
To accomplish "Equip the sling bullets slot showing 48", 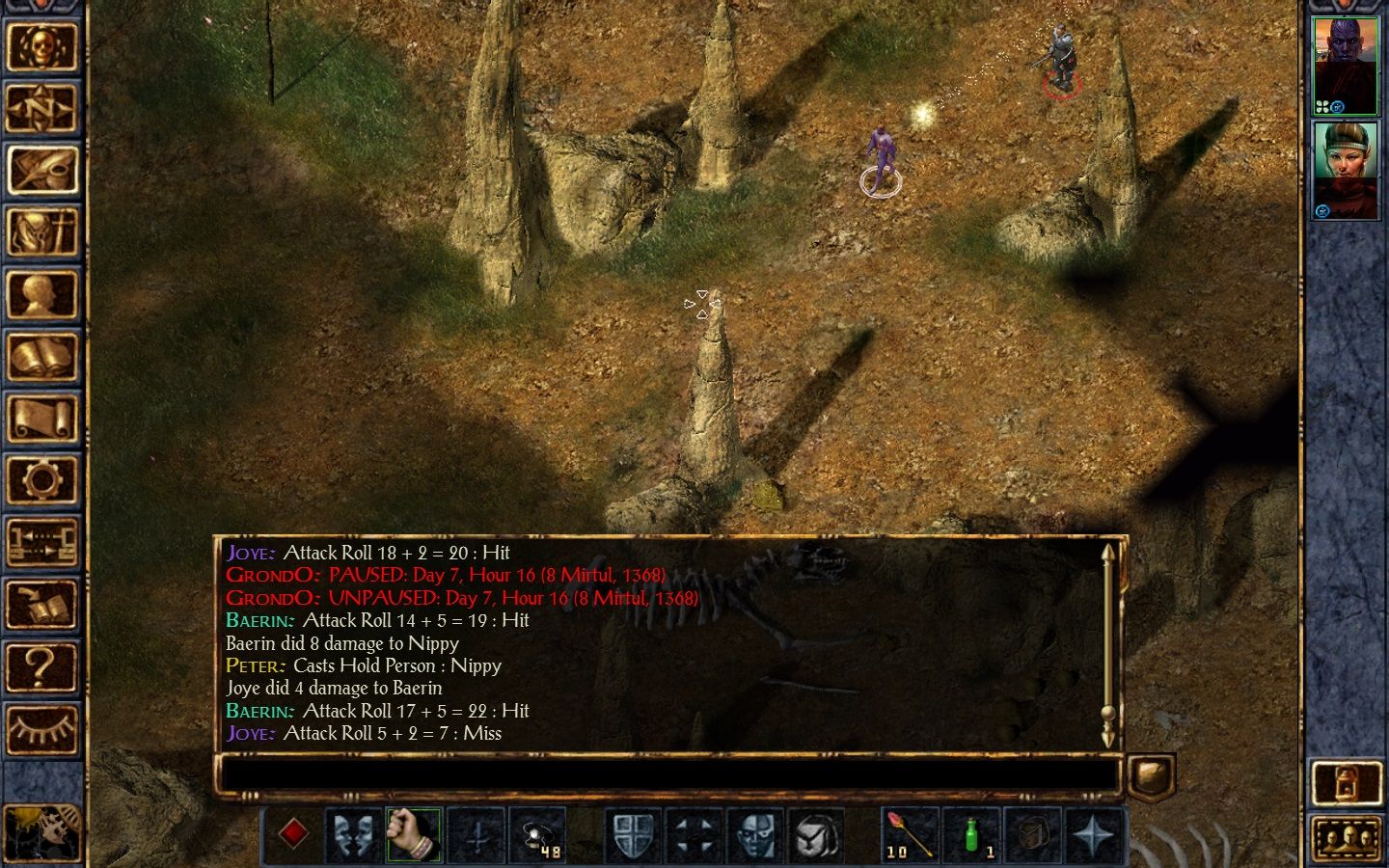I will click(x=537, y=834).
